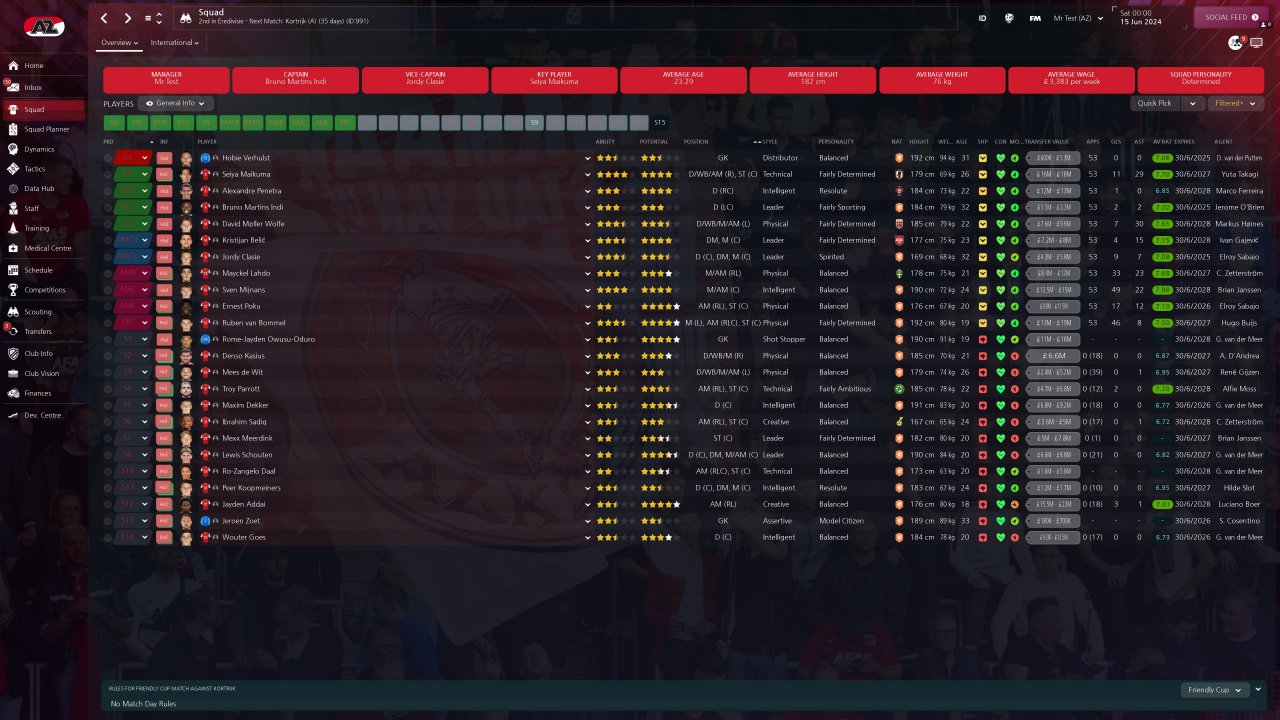Open the Tactics menu entry
Image resolution: width=1280 pixels, height=720 pixels.
(x=34, y=169)
